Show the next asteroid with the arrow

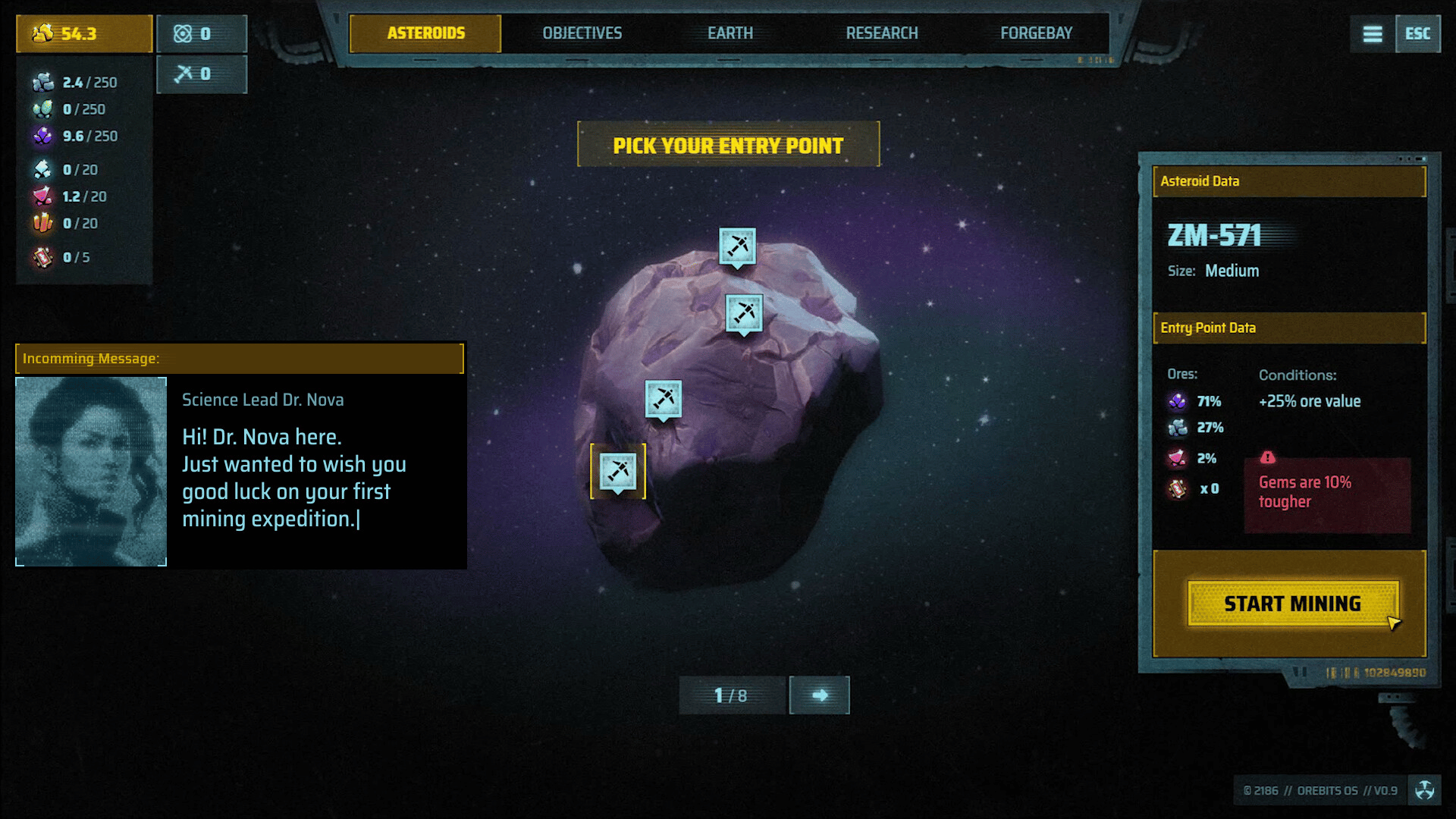tap(819, 695)
